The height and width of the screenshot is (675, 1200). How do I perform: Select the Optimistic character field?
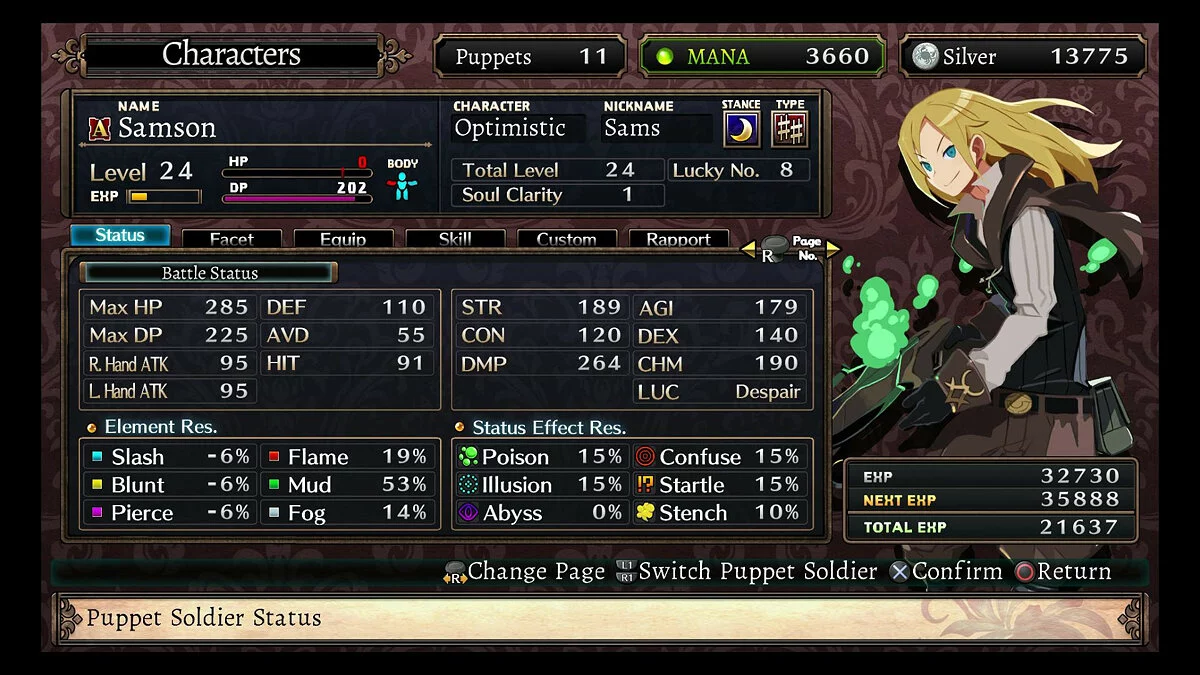pos(517,128)
